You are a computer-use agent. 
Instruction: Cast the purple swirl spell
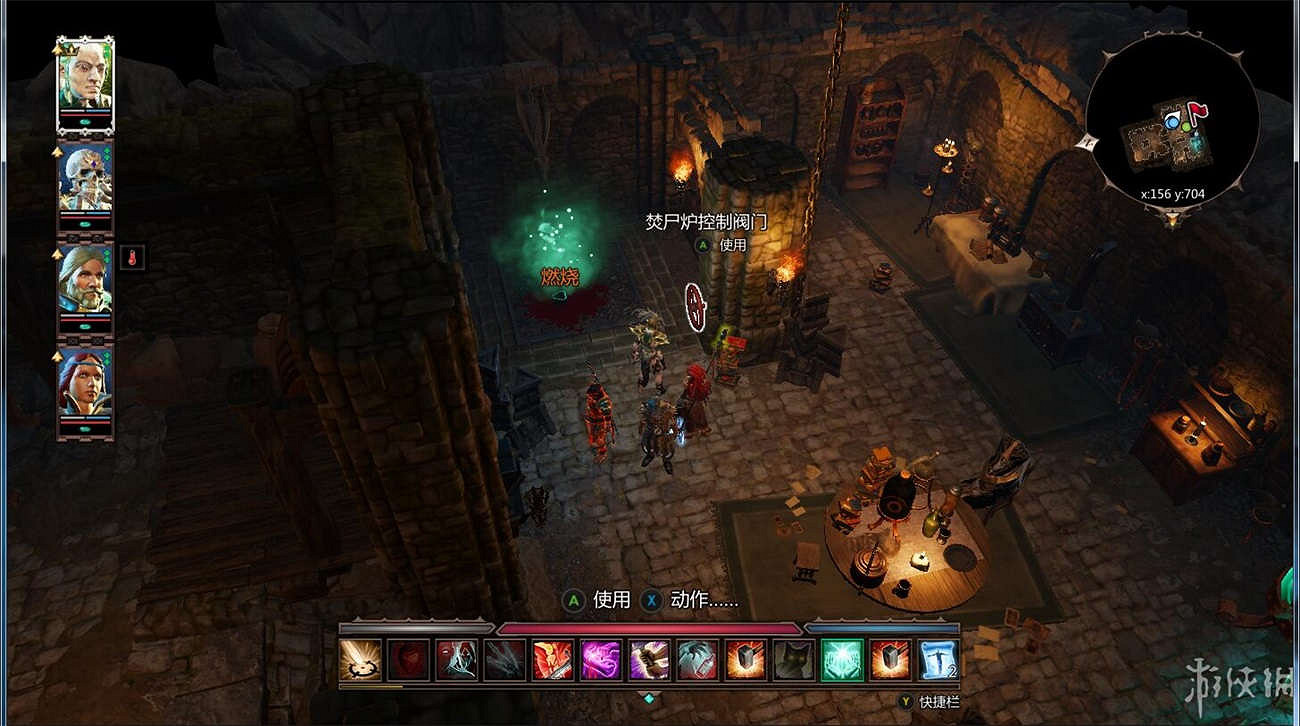pyautogui.click(x=601, y=660)
